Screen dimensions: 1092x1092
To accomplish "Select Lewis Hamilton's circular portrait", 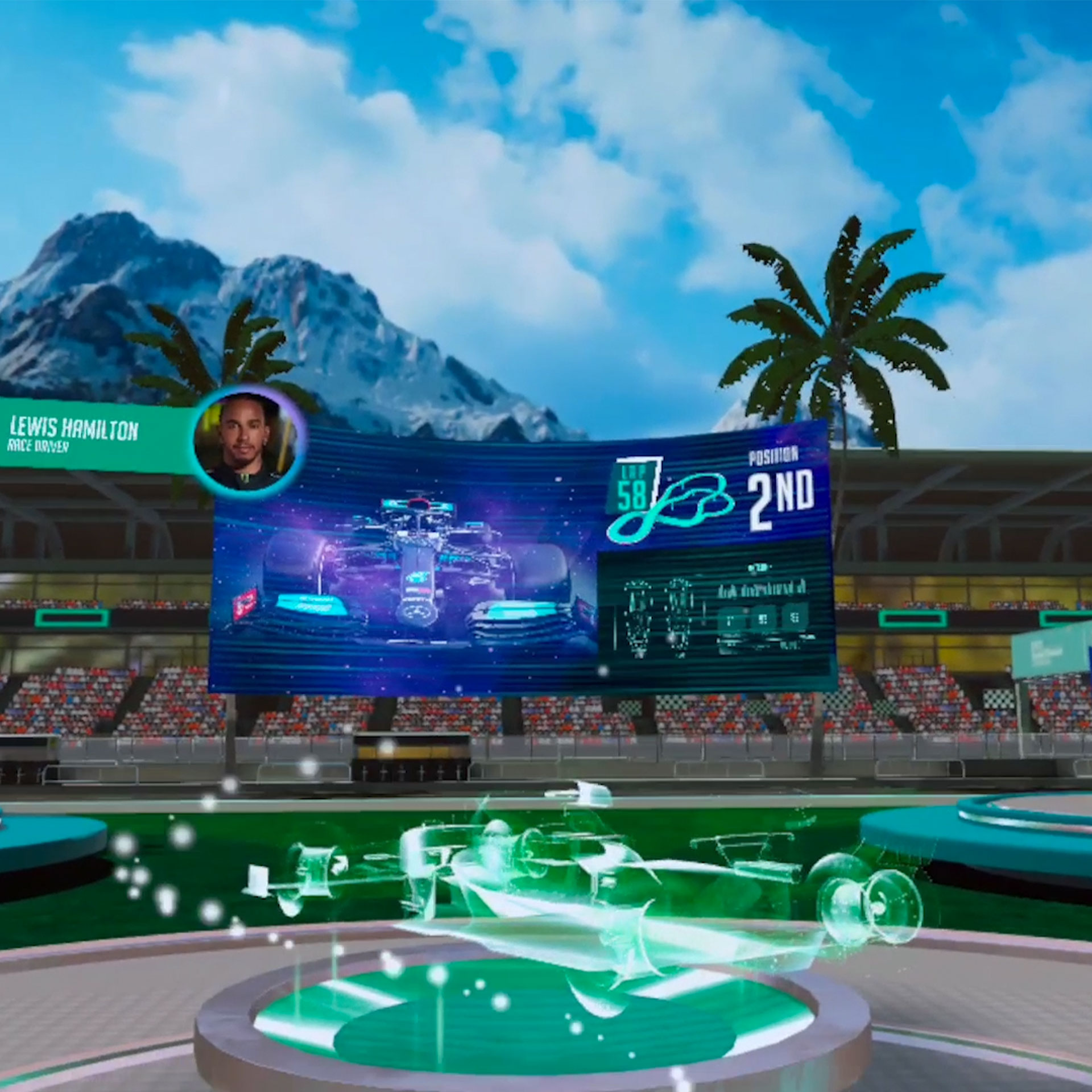I will pos(246,441).
